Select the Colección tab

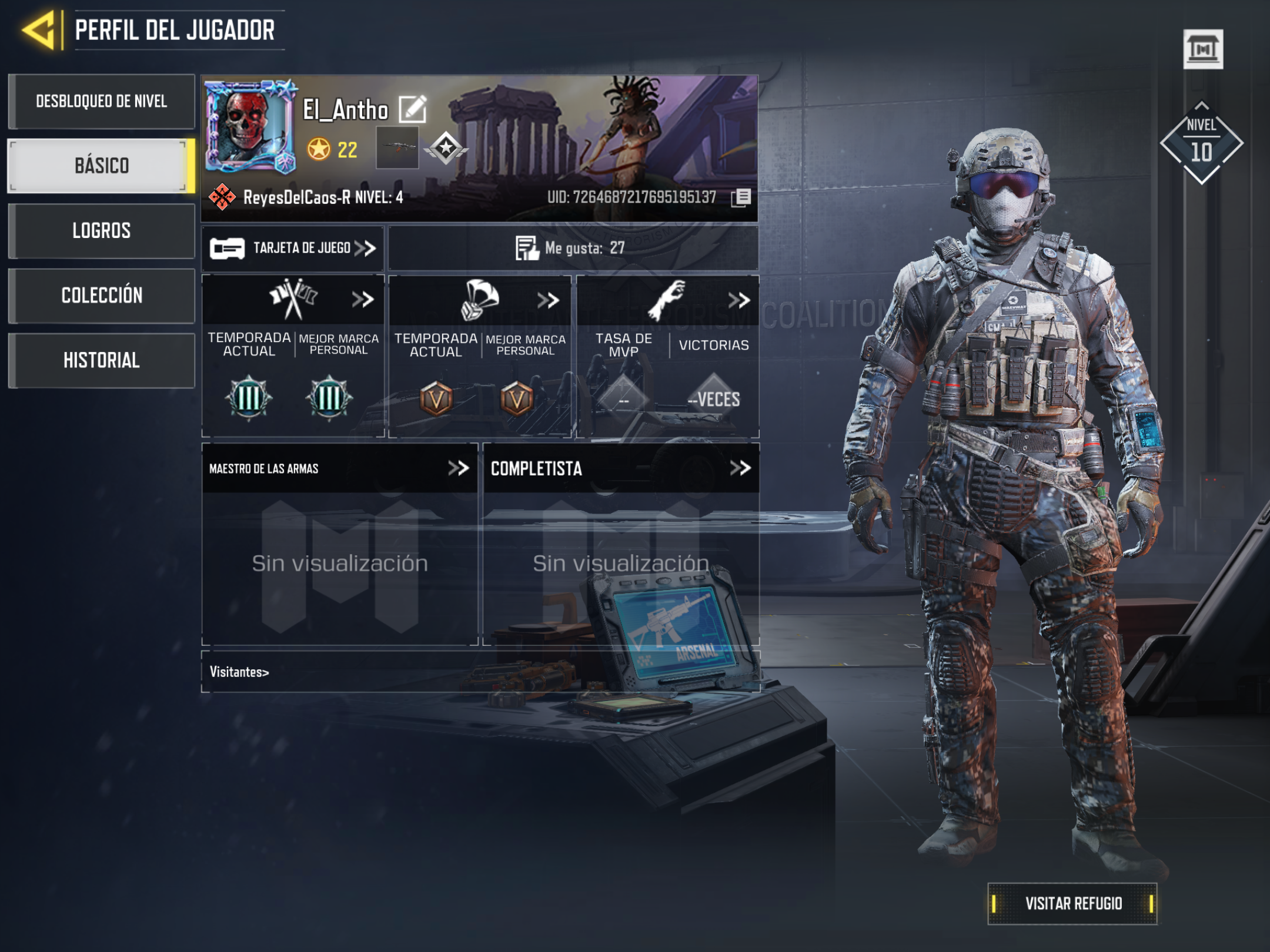[102, 296]
